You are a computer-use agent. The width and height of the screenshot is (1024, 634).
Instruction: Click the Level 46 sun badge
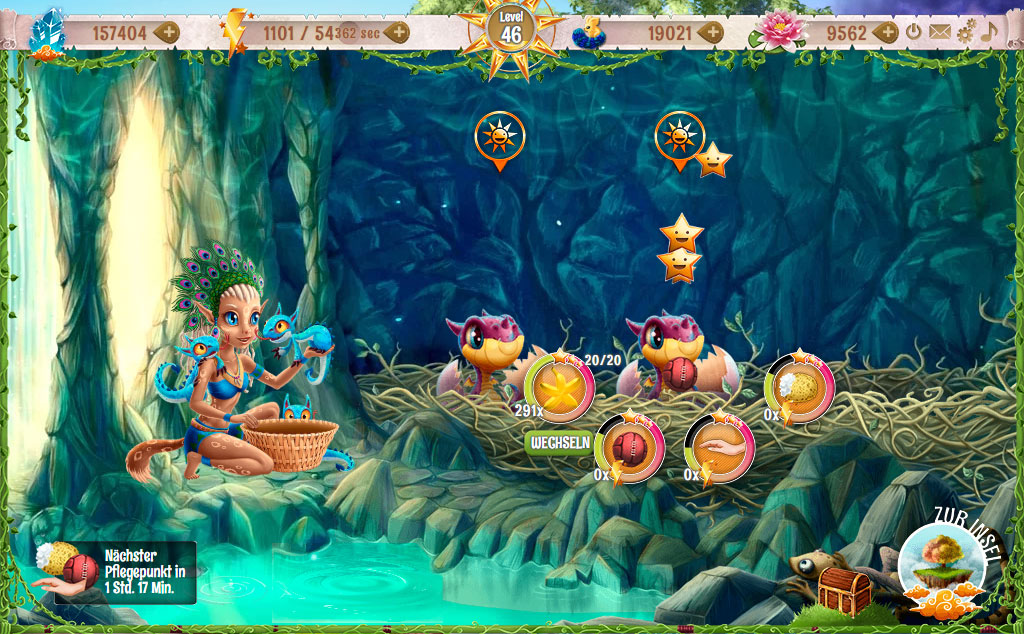(511, 30)
